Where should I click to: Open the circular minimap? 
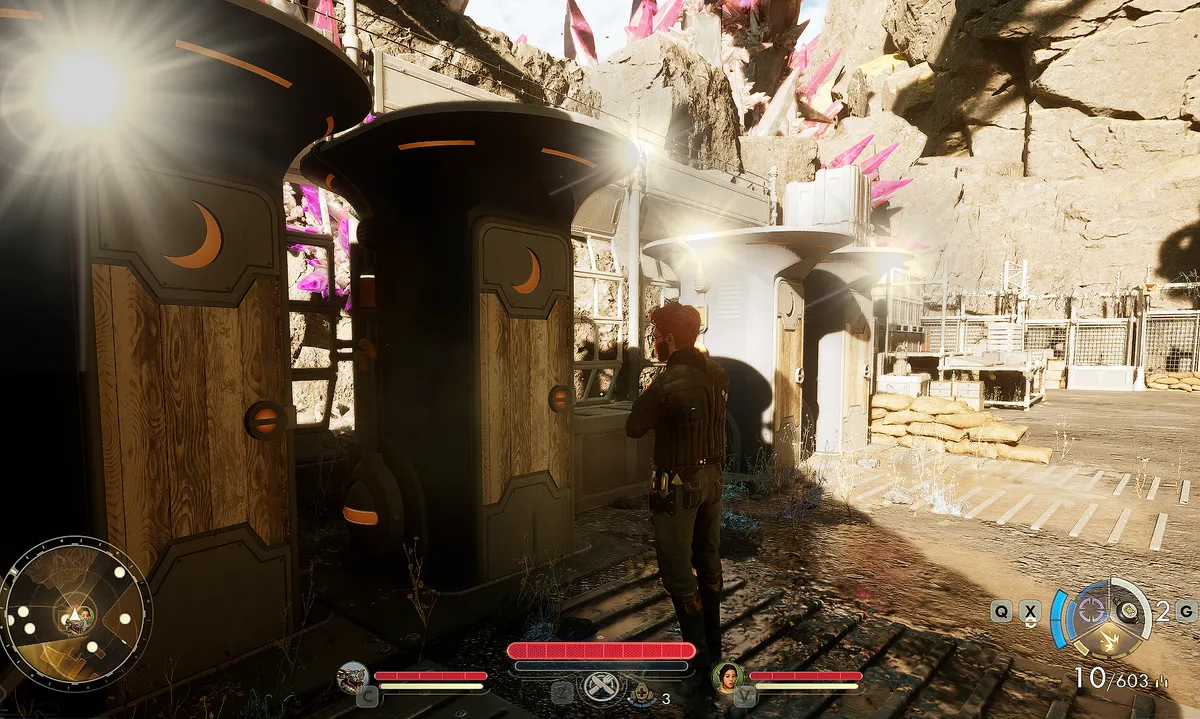pos(75,613)
